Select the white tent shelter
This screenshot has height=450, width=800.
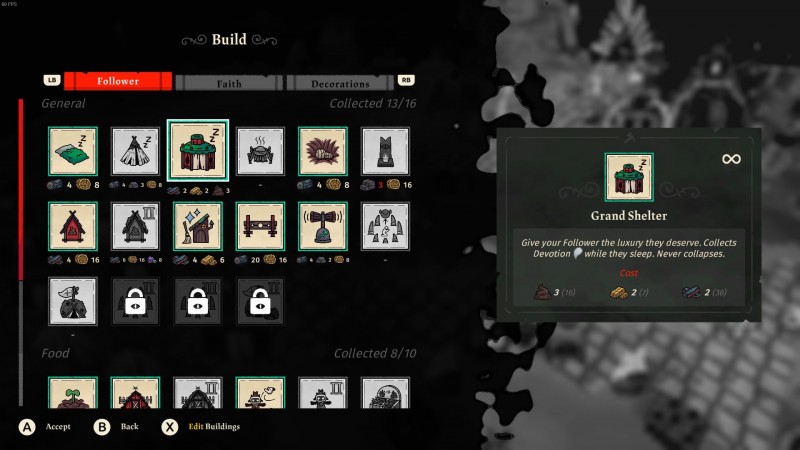(135, 151)
